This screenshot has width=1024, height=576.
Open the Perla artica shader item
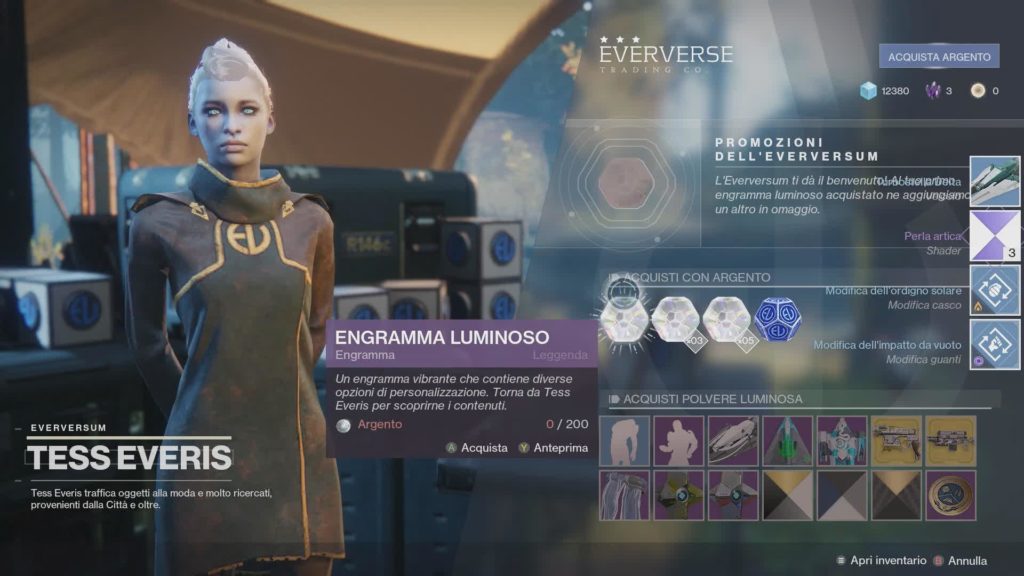tap(994, 235)
